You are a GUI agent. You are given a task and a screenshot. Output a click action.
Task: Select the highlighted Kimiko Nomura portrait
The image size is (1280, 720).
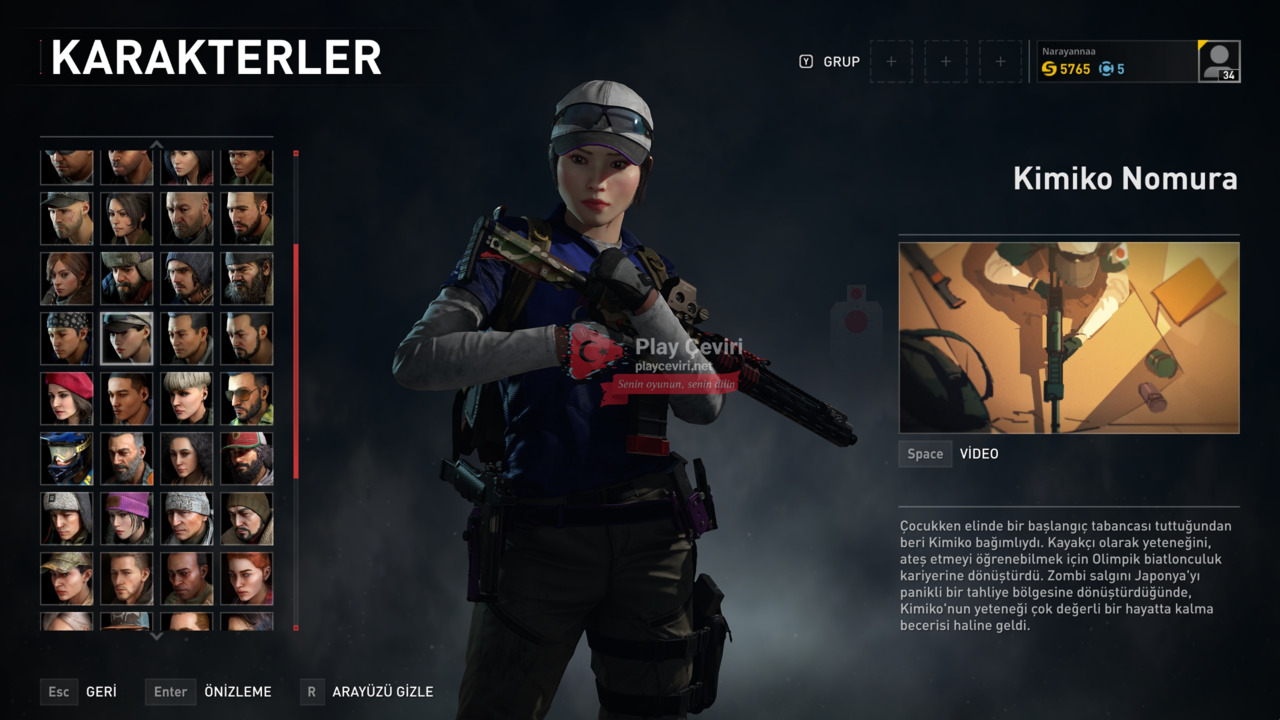(x=127, y=338)
